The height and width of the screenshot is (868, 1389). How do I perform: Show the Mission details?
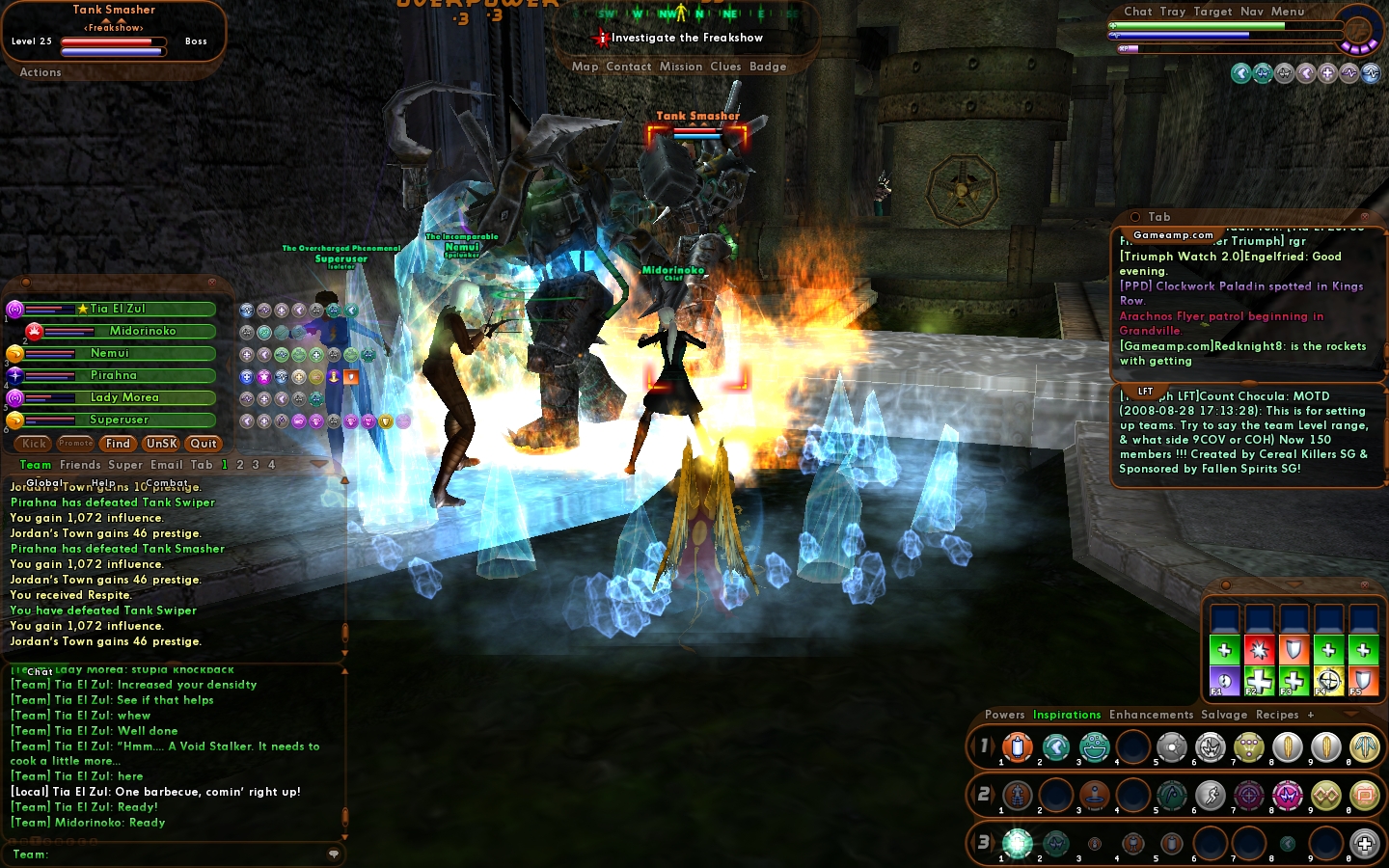point(681,67)
